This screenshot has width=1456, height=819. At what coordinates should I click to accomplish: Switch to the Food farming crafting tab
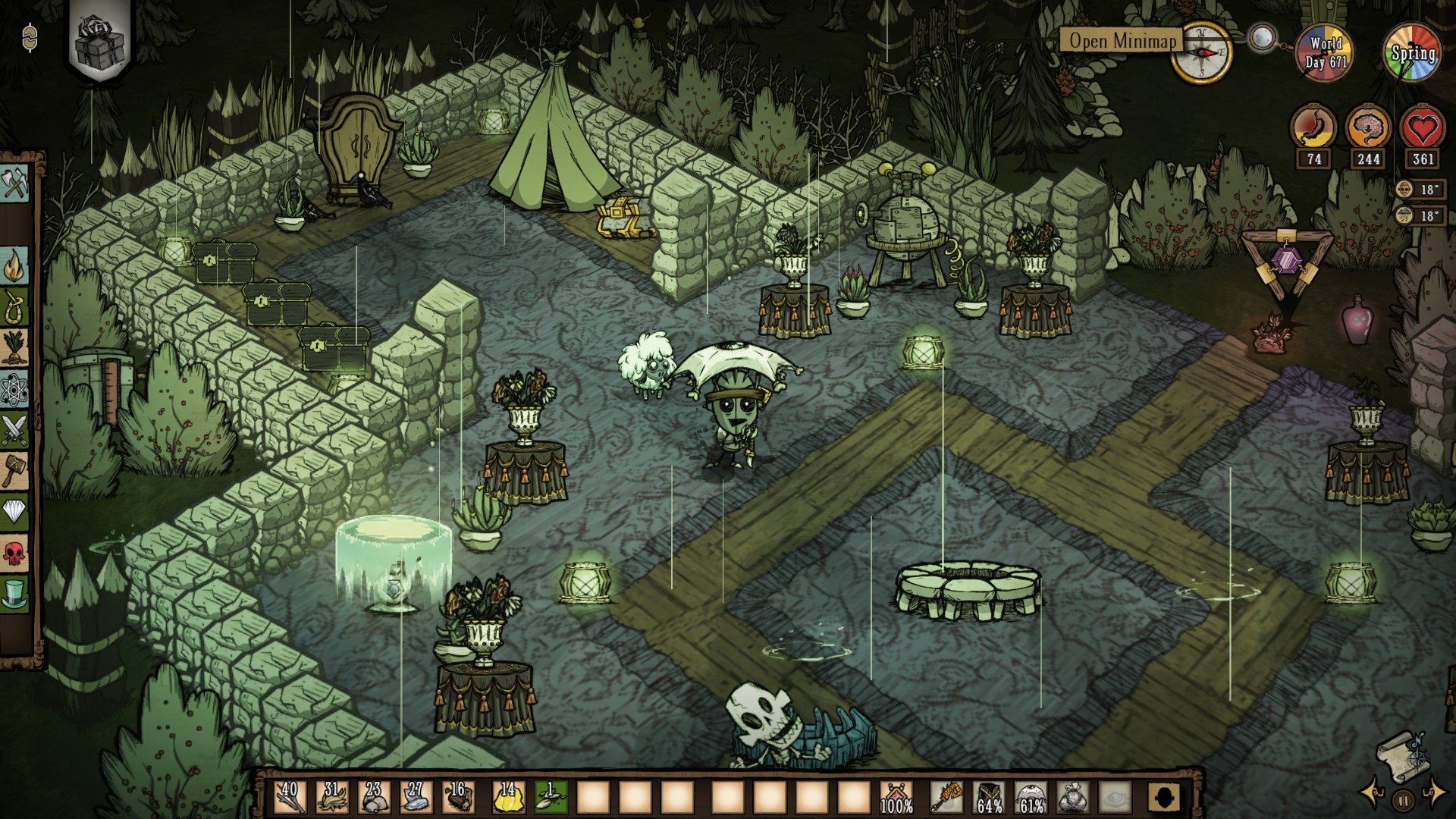14,348
